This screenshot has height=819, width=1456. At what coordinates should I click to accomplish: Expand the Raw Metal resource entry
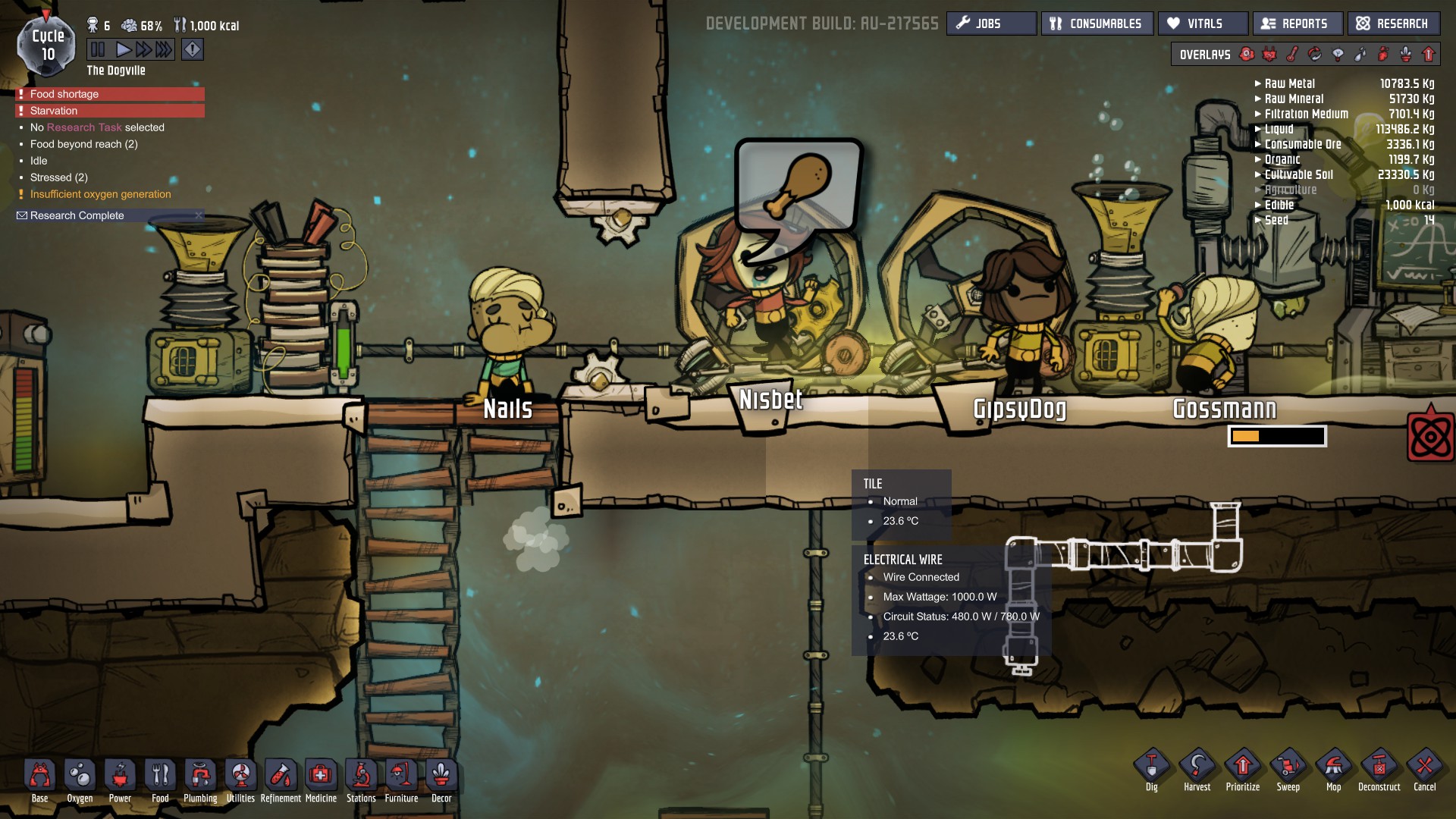pyautogui.click(x=1258, y=83)
